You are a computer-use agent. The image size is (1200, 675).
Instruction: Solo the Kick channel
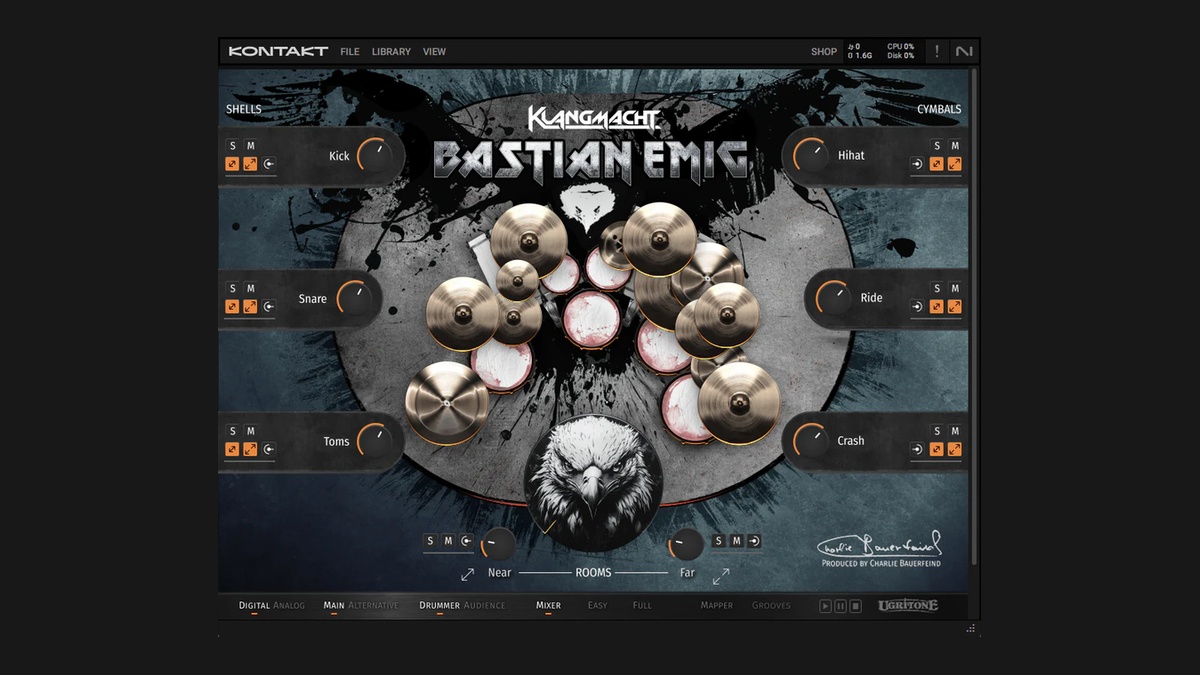[232, 146]
